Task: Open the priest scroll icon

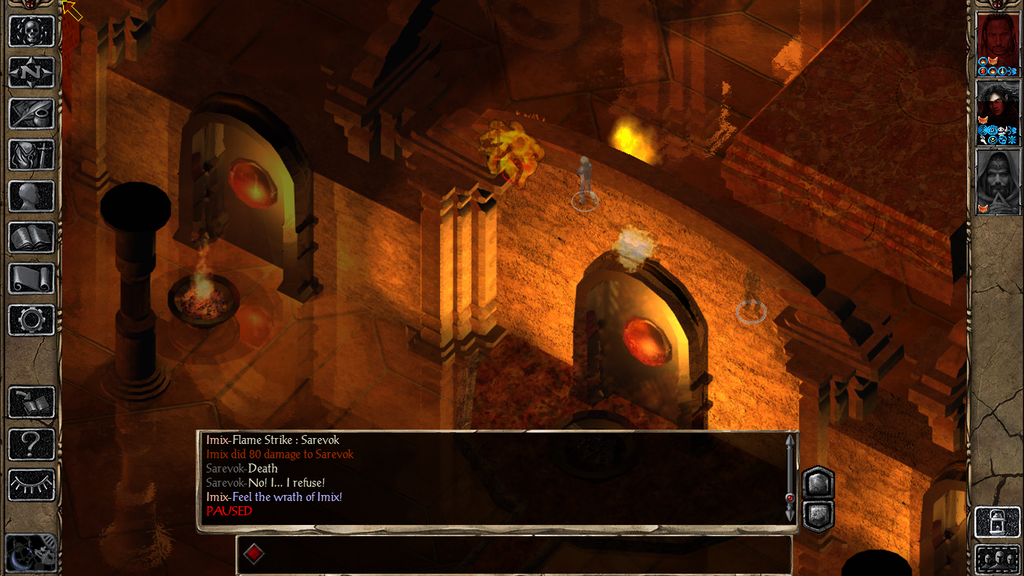Action: pos(31,279)
